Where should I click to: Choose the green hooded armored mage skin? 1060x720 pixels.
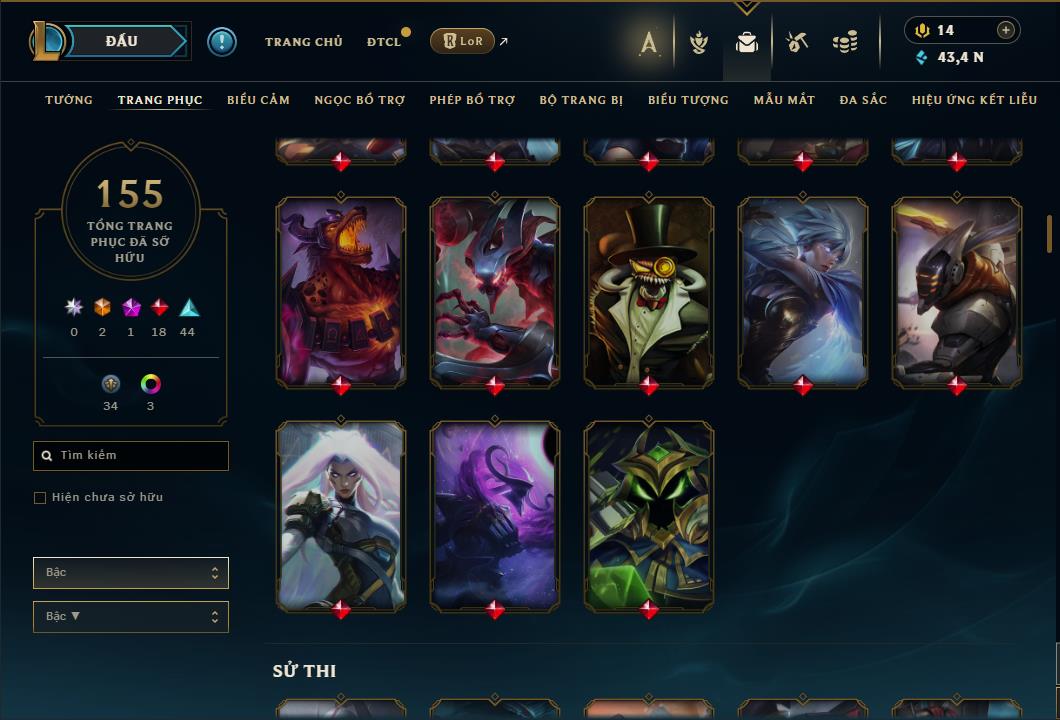click(649, 515)
